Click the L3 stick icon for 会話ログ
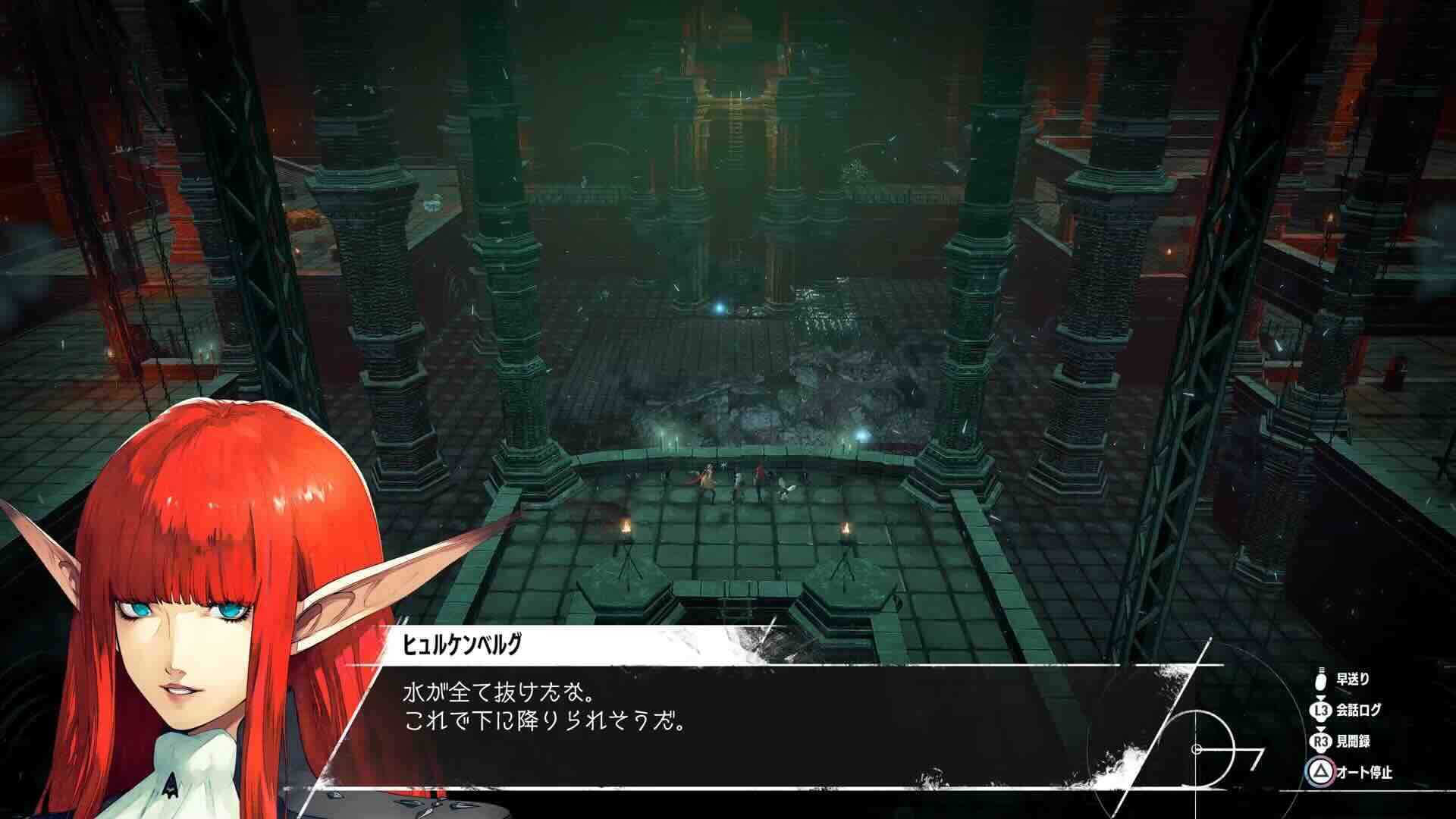The image size is (1456, 819). click(1321, 710)
